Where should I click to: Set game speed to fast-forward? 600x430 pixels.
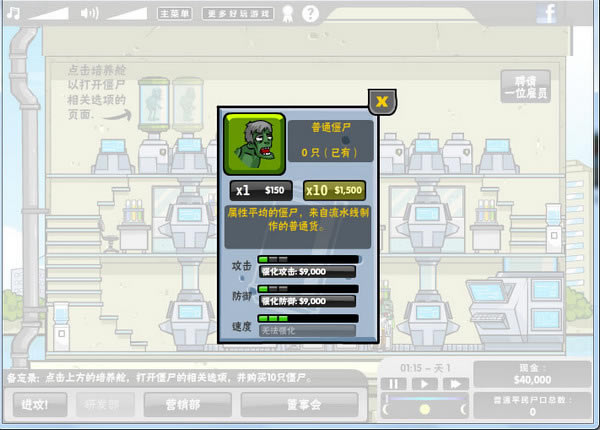click(454, 383)
